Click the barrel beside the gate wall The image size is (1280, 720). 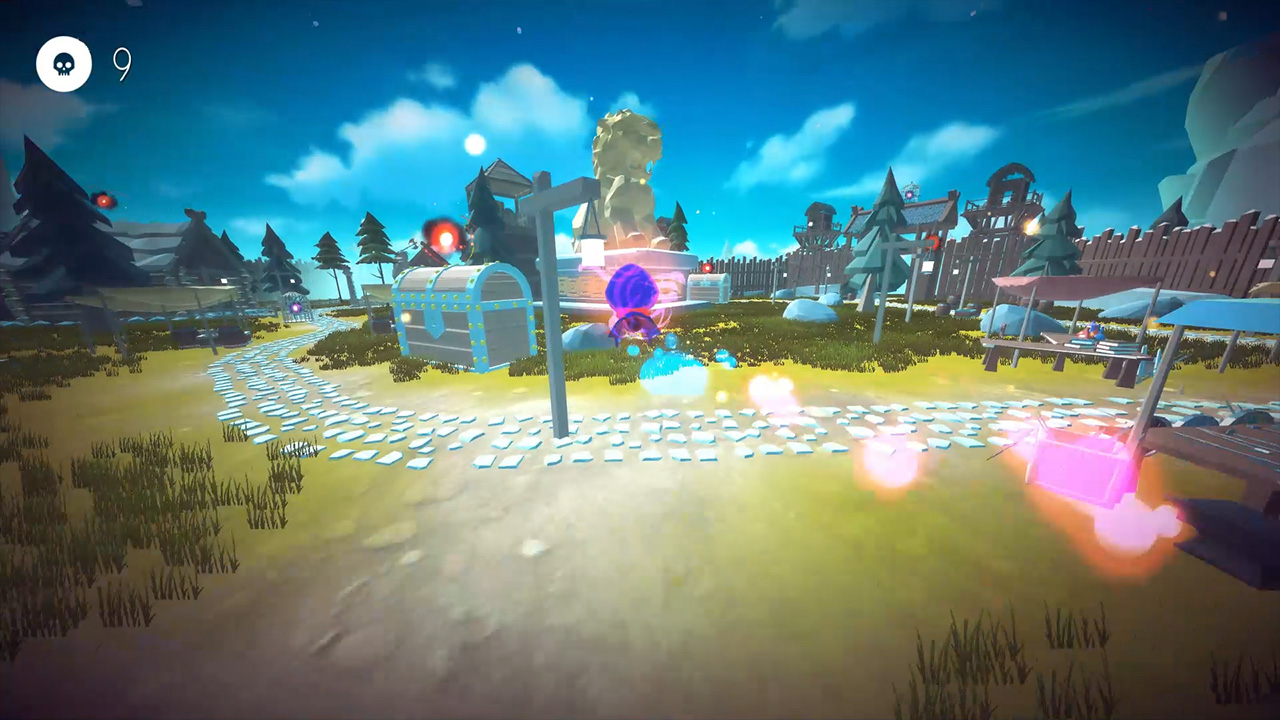(940, 308)
